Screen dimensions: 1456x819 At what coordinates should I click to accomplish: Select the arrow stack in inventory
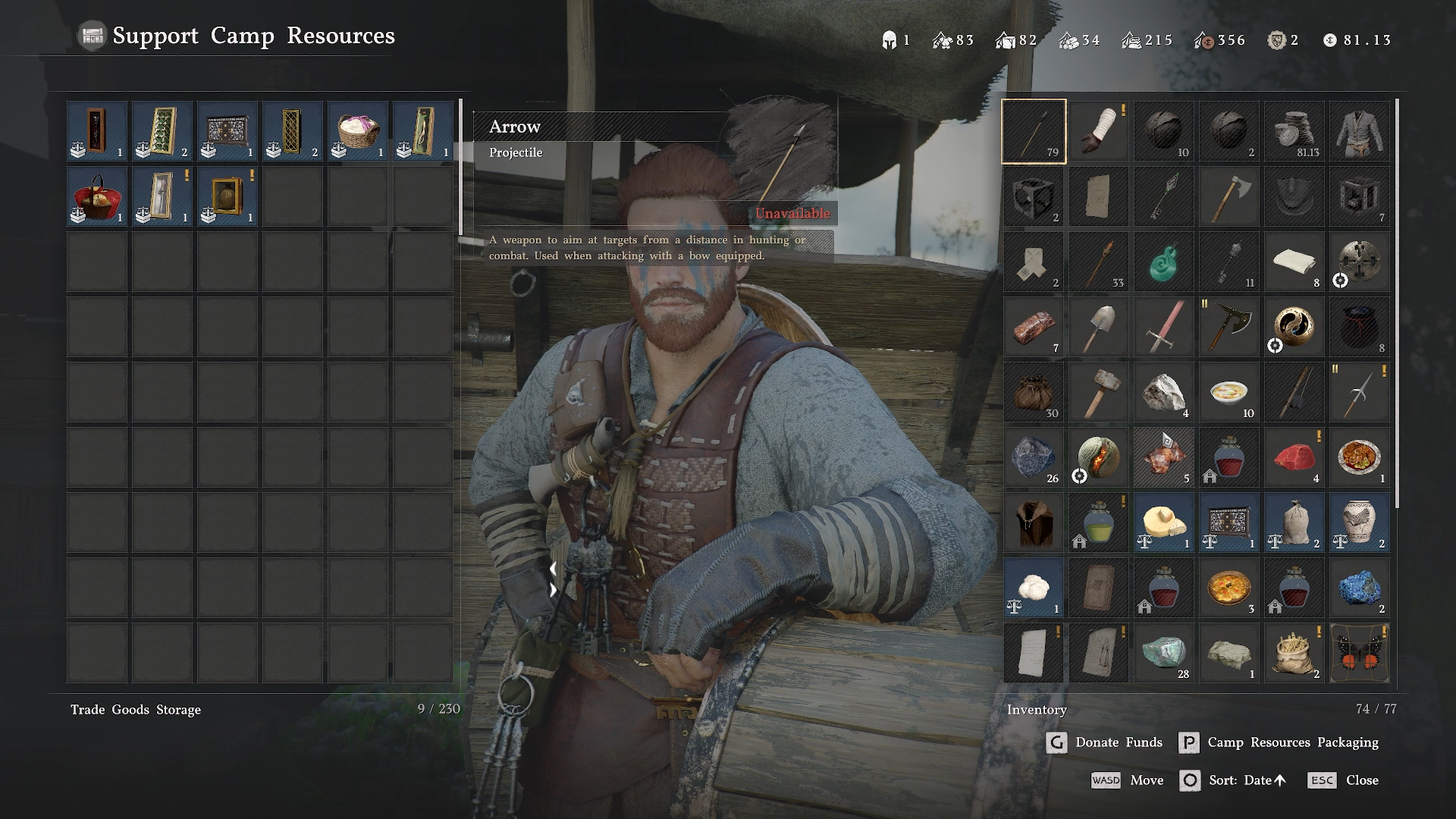point(1034,131)
